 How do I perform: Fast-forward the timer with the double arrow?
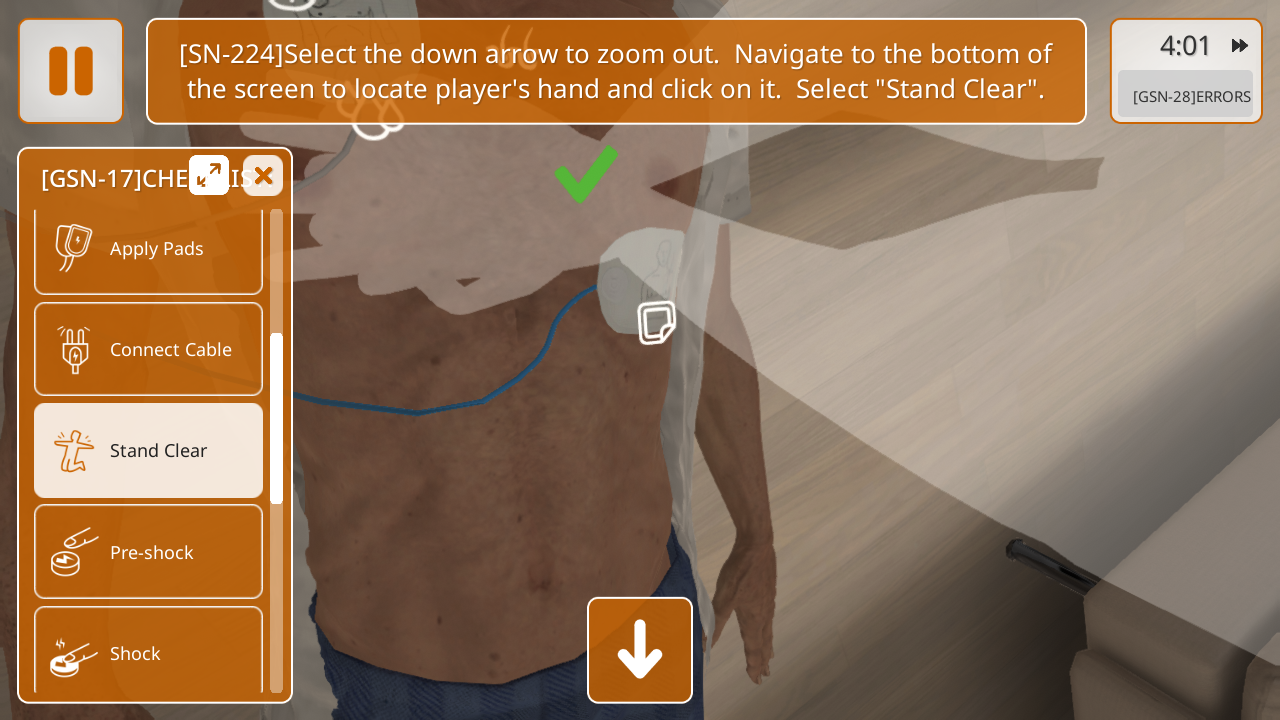point(1240,46)
